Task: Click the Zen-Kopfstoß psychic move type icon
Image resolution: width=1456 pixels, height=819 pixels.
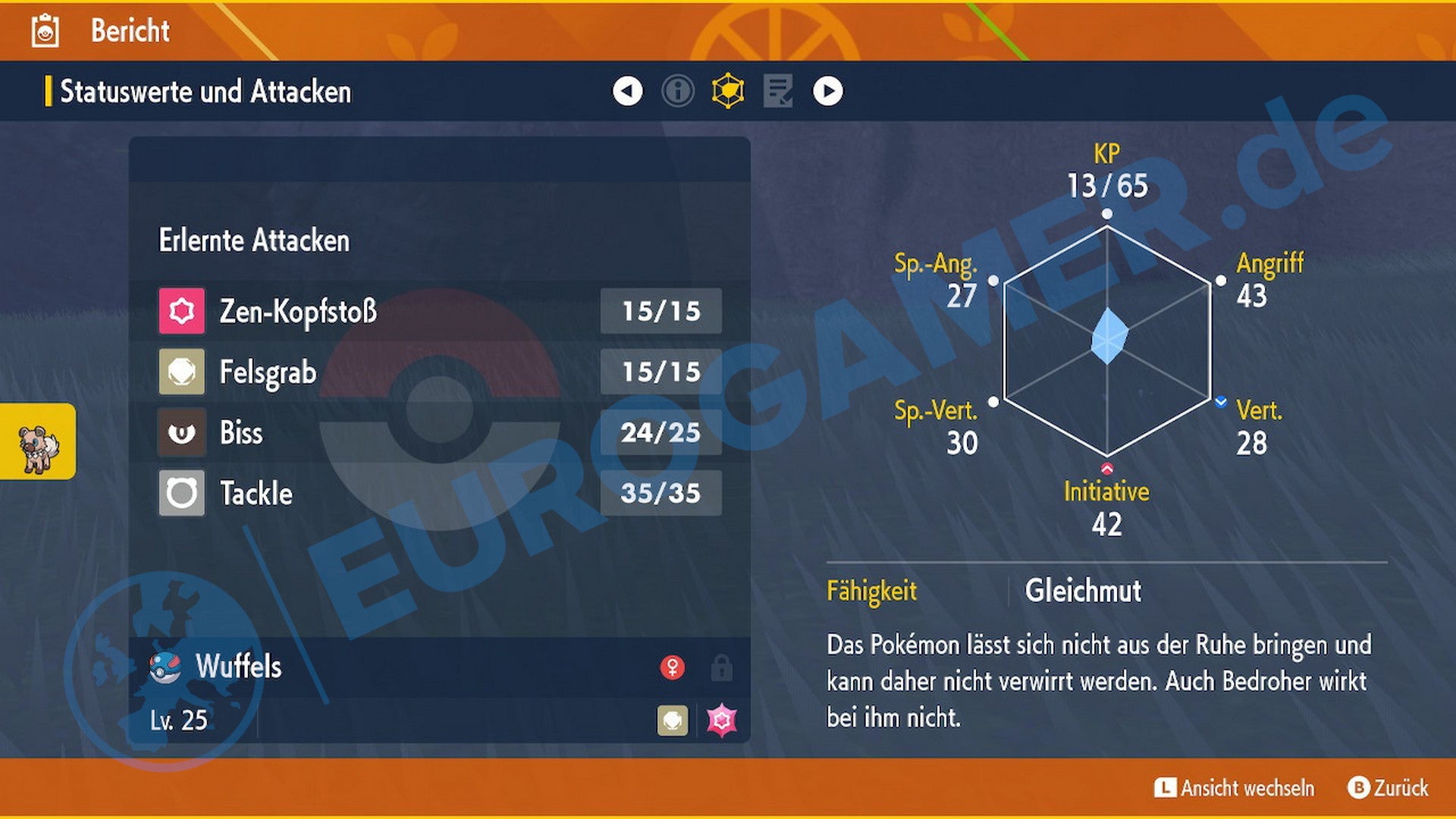Action: point(180,311)
